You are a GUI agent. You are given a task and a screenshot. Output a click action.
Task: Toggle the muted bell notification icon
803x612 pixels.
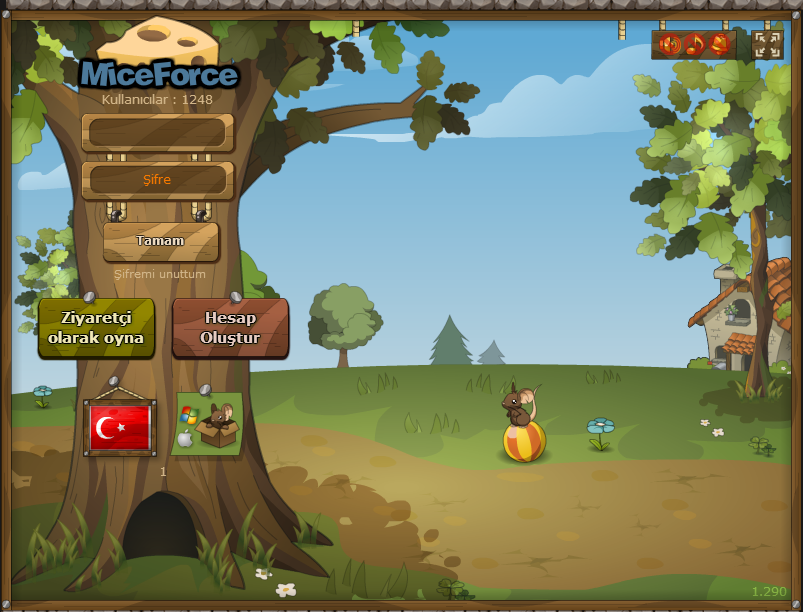coord(719,44)
